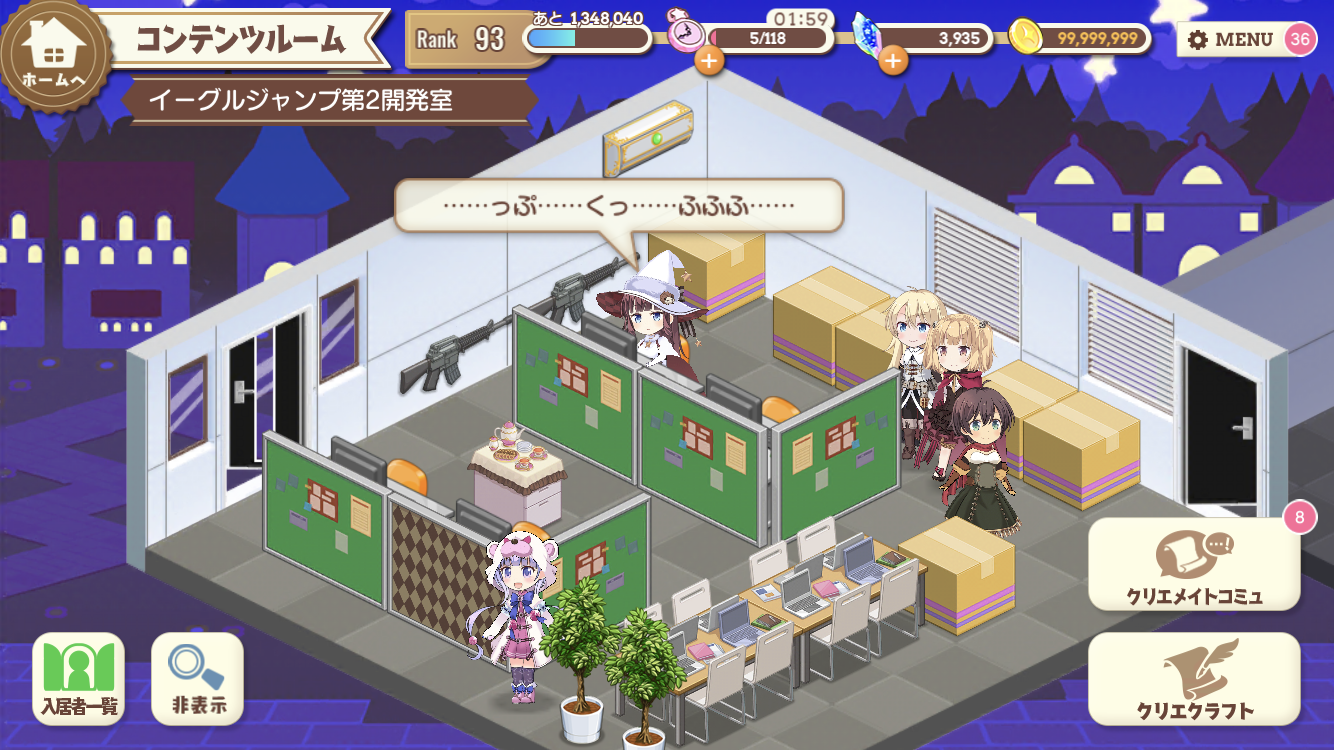1334x750 pixels.
Task: Tap the blue crystal gem icon
Action: [x=865, y=34]
